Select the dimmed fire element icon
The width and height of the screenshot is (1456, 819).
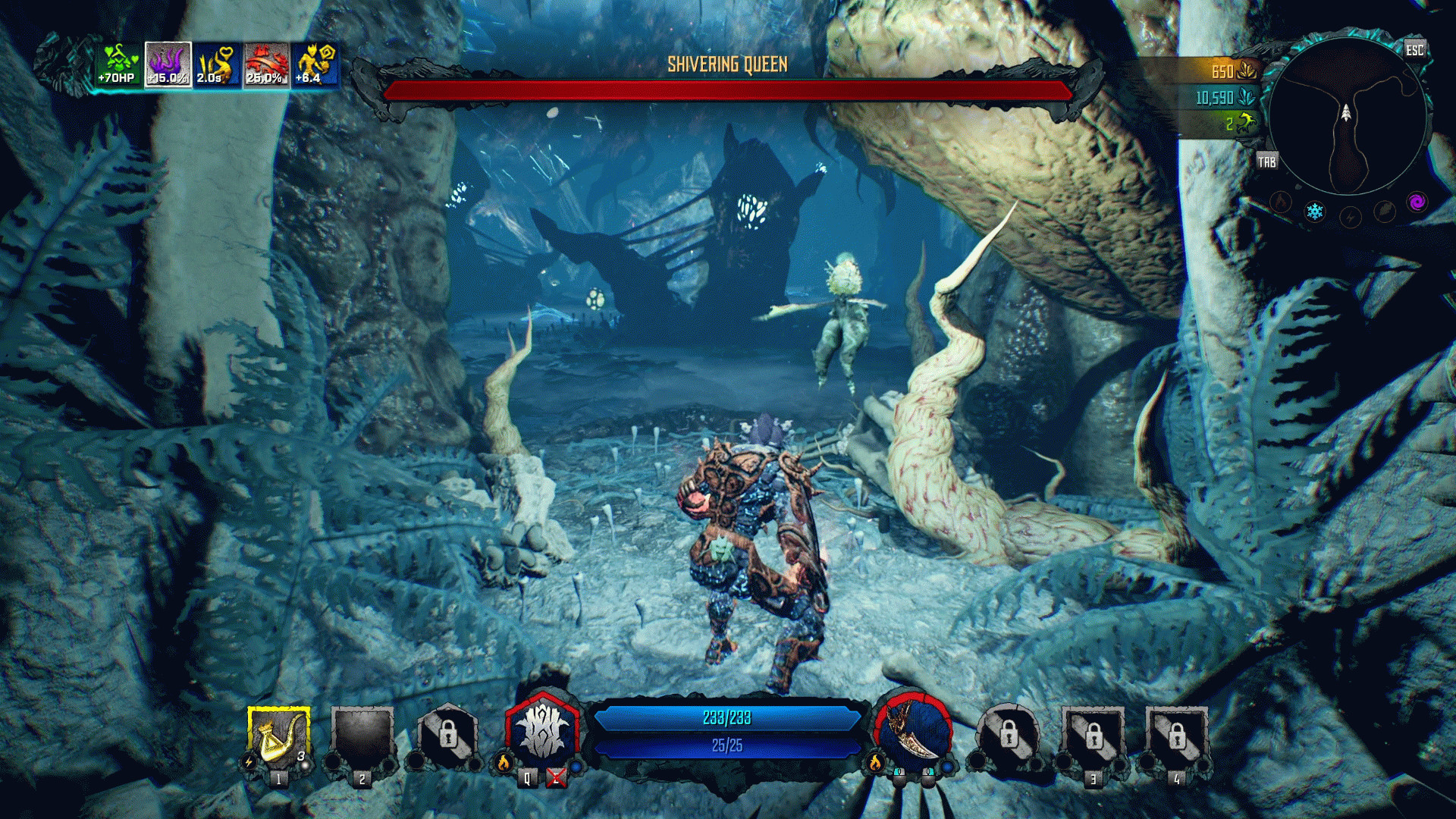tap(1281, 202)
